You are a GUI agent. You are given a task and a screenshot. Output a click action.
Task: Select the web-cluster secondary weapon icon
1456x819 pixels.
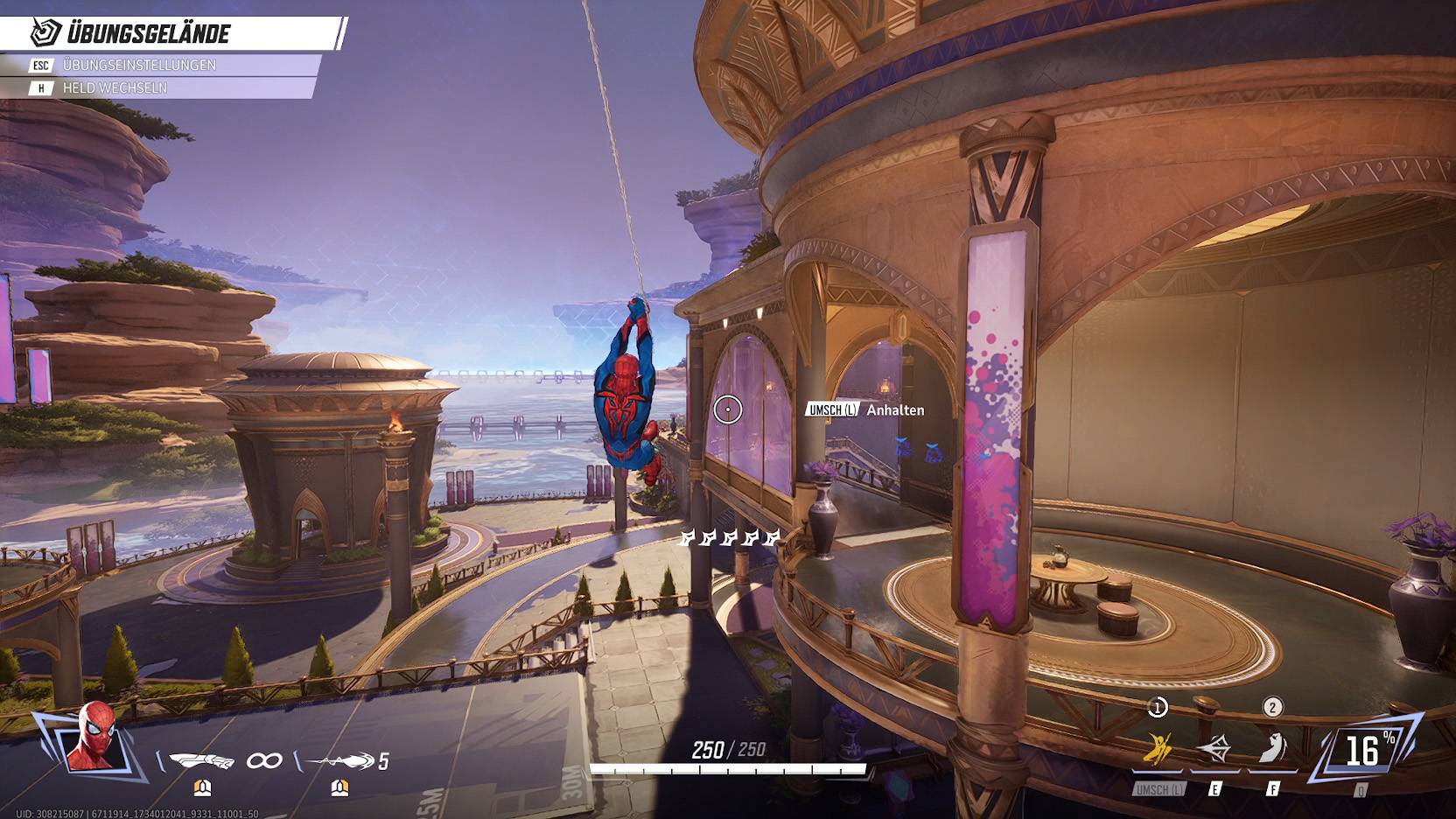click(x=339, y=761)
